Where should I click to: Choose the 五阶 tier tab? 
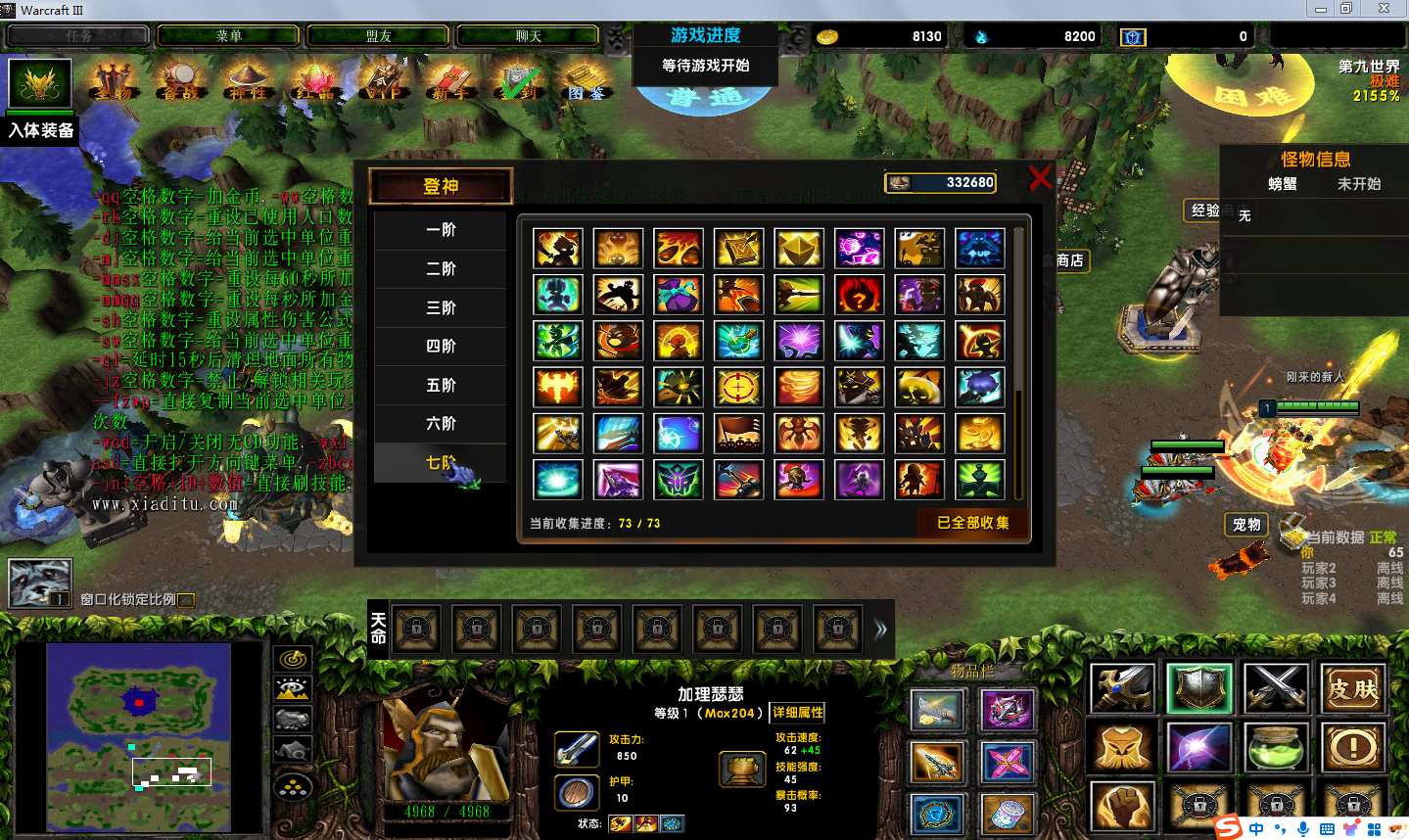point(441,385)
